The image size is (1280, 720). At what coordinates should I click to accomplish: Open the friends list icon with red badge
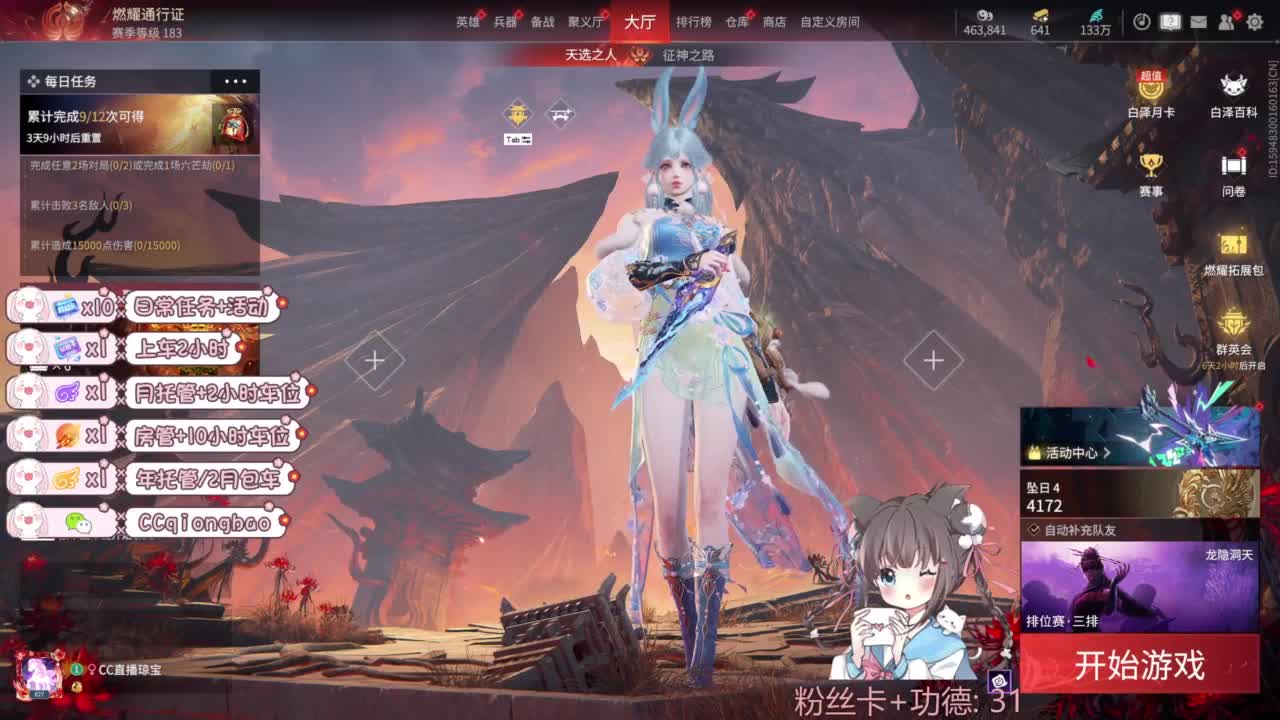pos(1226,20)
